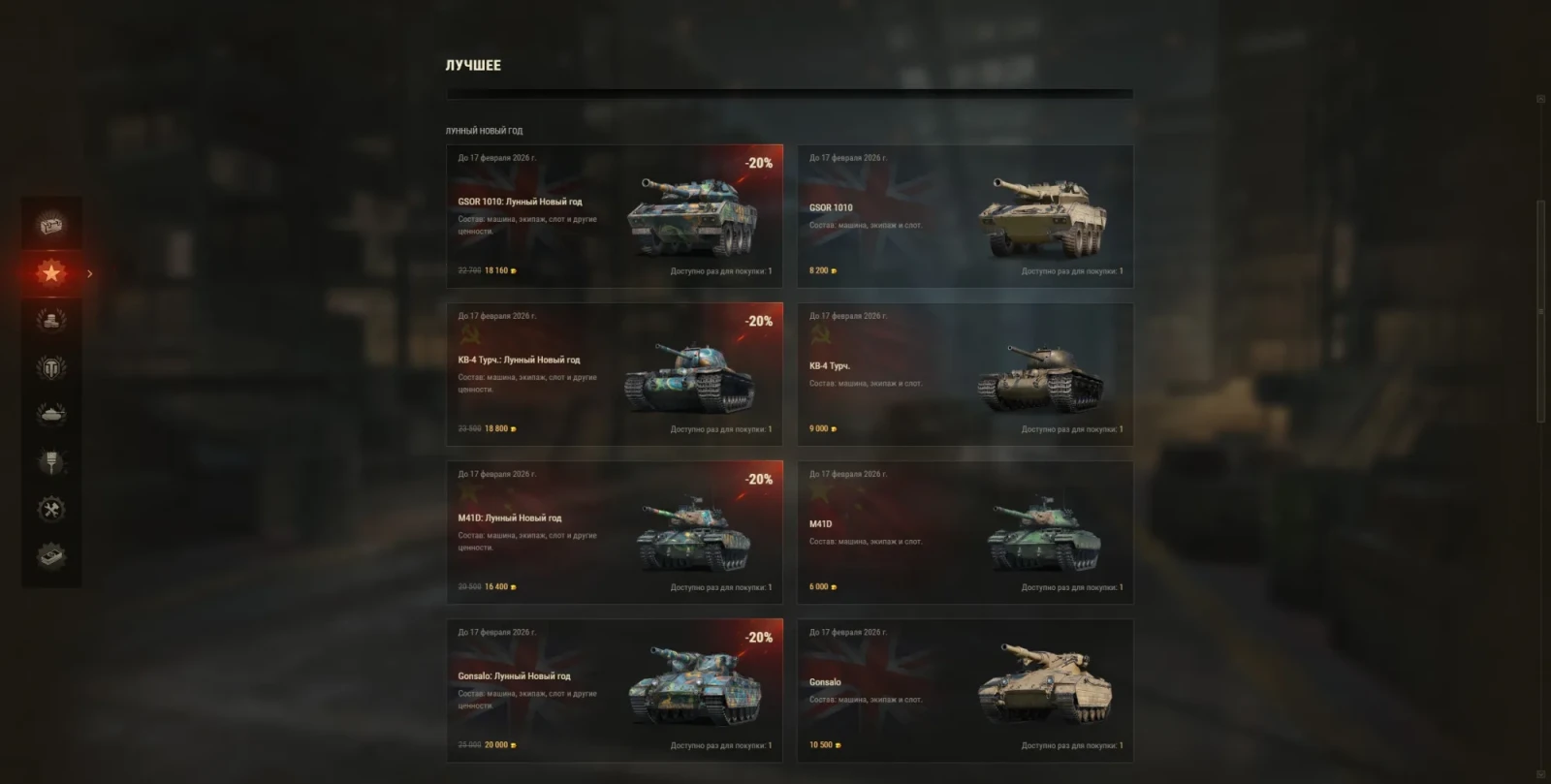Expand the sidebar with the arrow
1551x784 pixels.
click(x=90, y=274)
